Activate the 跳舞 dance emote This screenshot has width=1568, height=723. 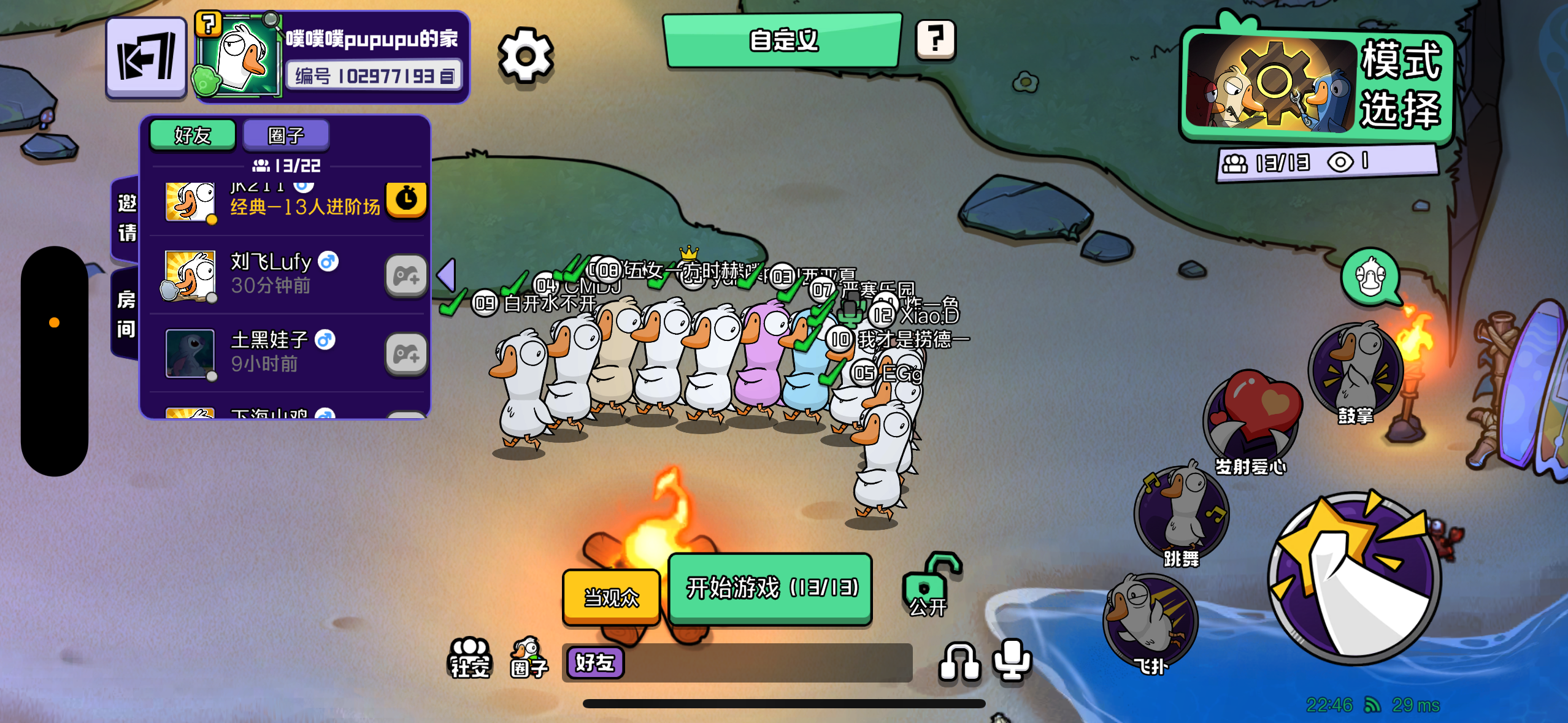point(1182,516)
